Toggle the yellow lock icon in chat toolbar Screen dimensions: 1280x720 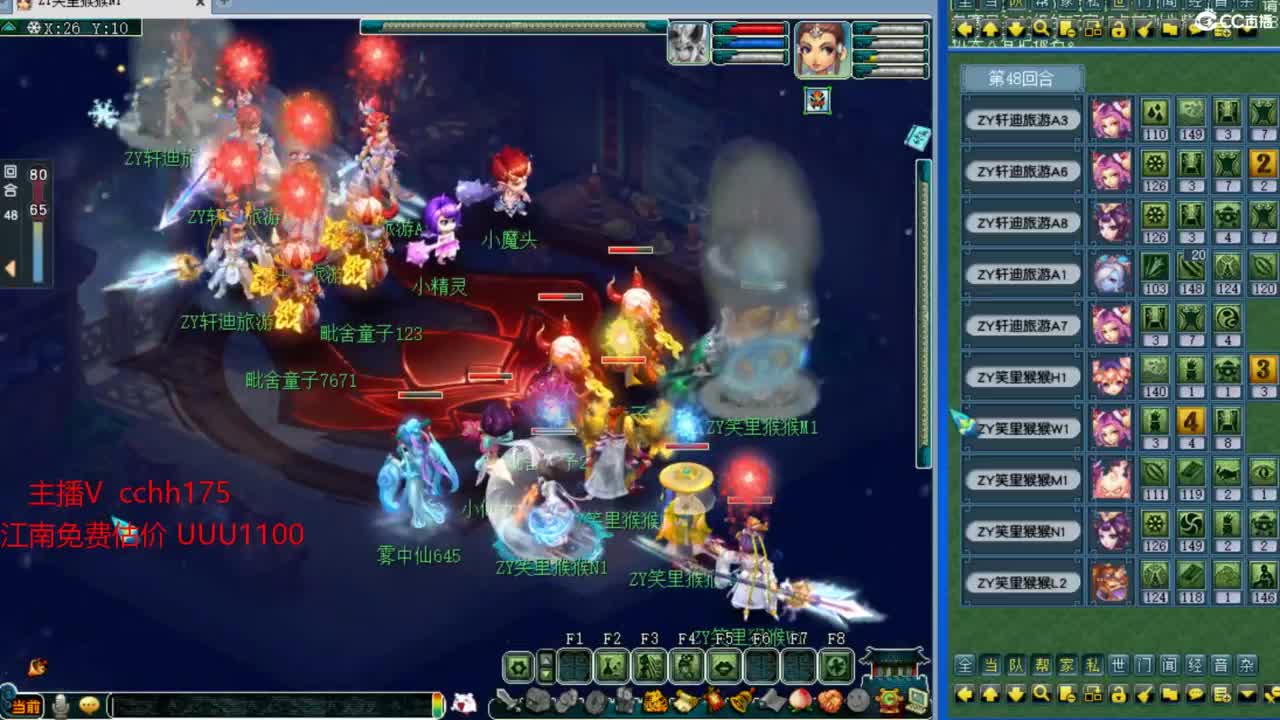click(x=1119, y=694)
